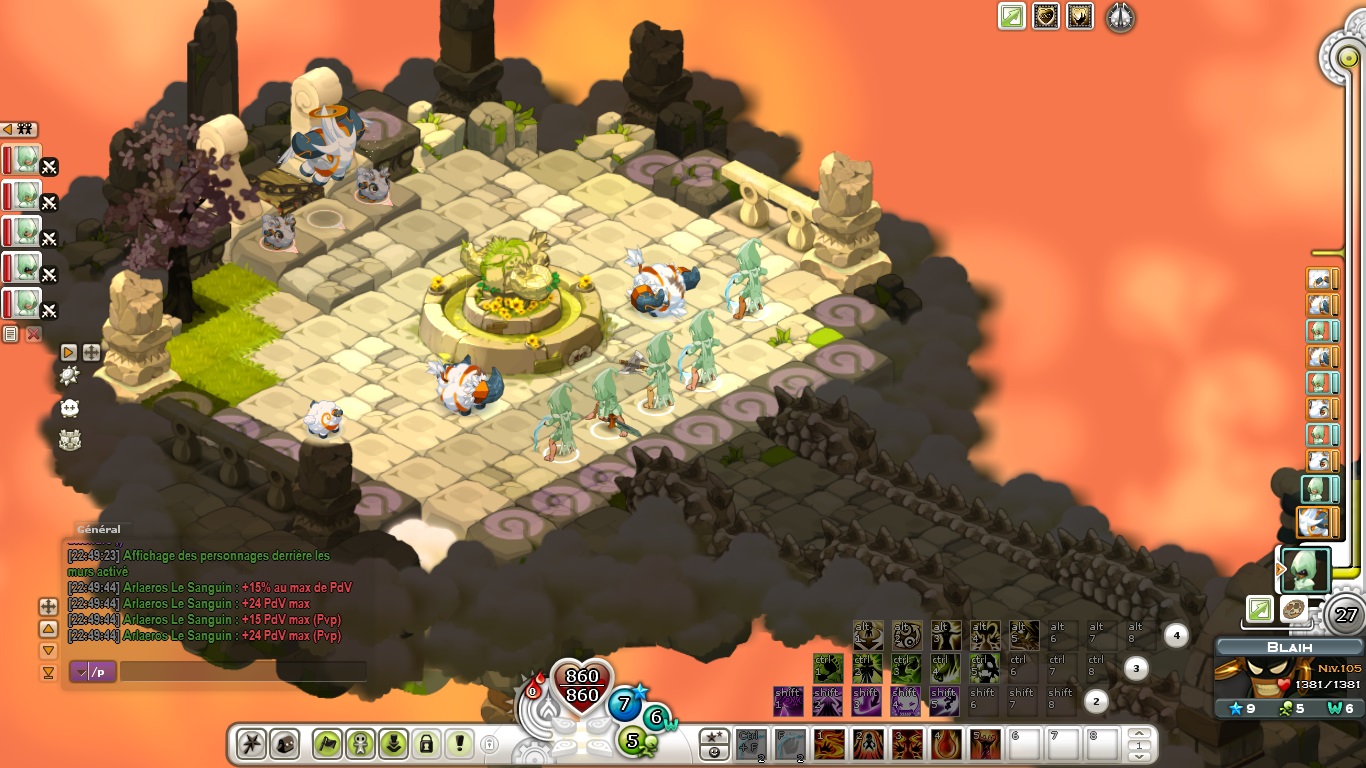Cast the spell in hotbar slot 4
The height and width of the screenshot is (768, 1366).
click(x=945, y=744)
